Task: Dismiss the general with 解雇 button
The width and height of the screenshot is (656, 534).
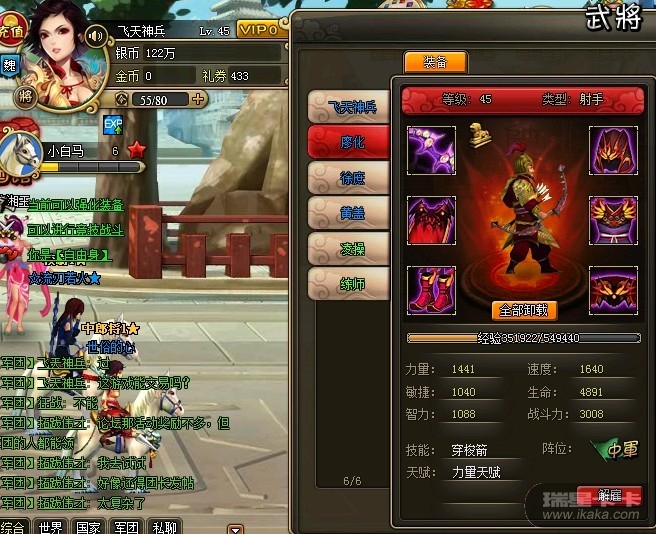Action: coord(610,496)
